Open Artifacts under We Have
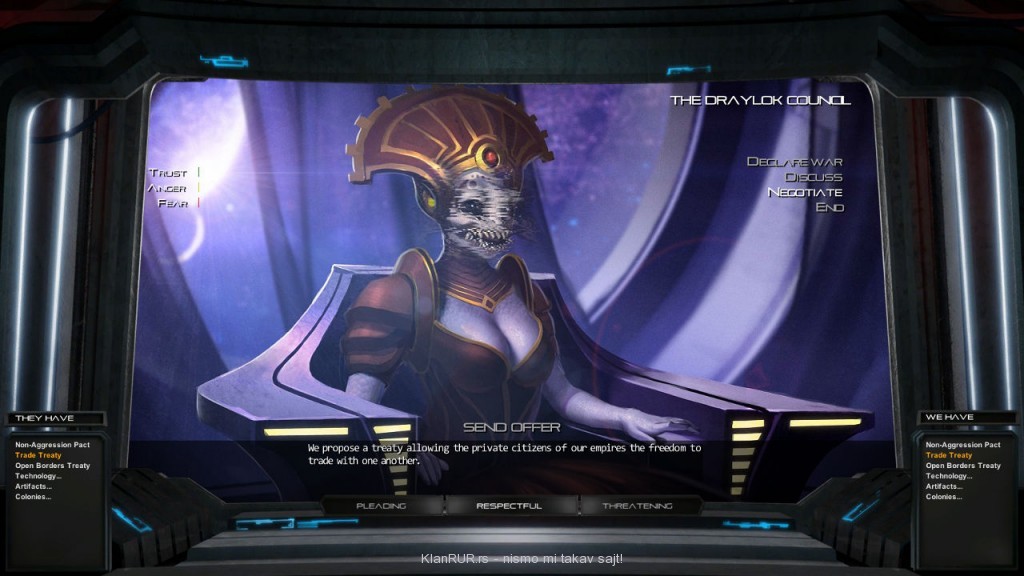 pos(944,486)
